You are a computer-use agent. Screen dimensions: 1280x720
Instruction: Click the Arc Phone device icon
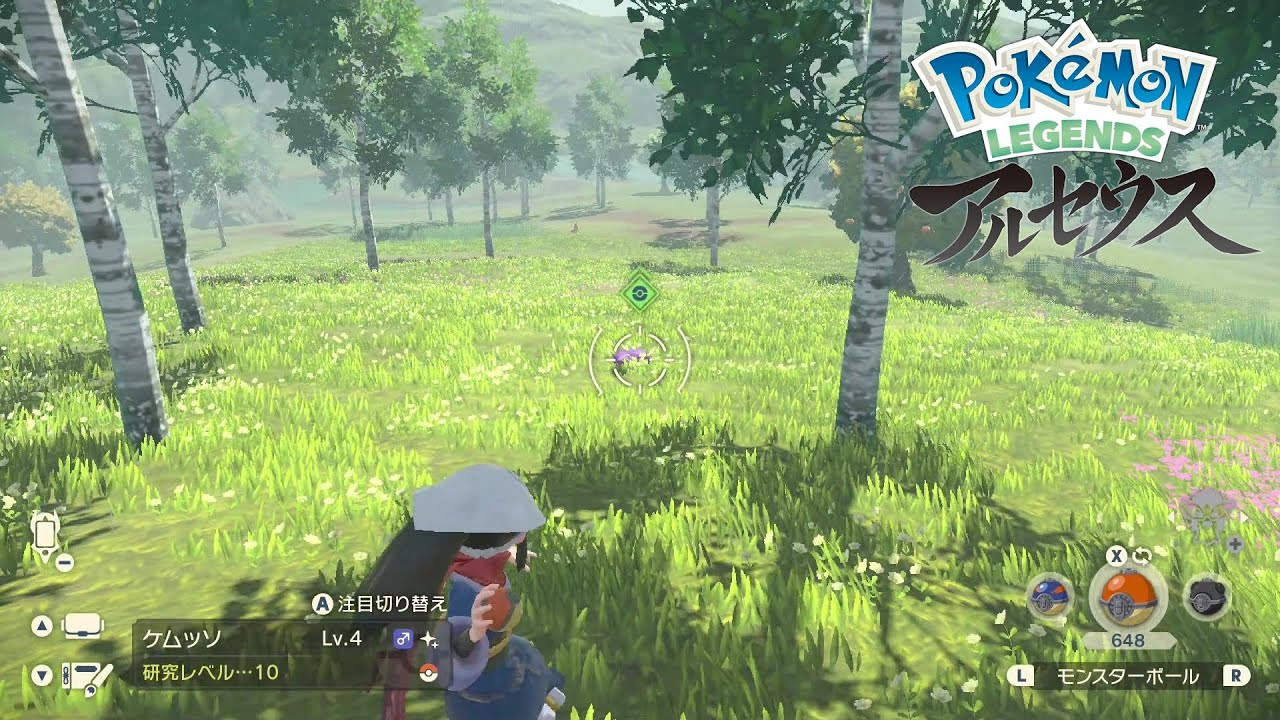[x=45, y=532]
